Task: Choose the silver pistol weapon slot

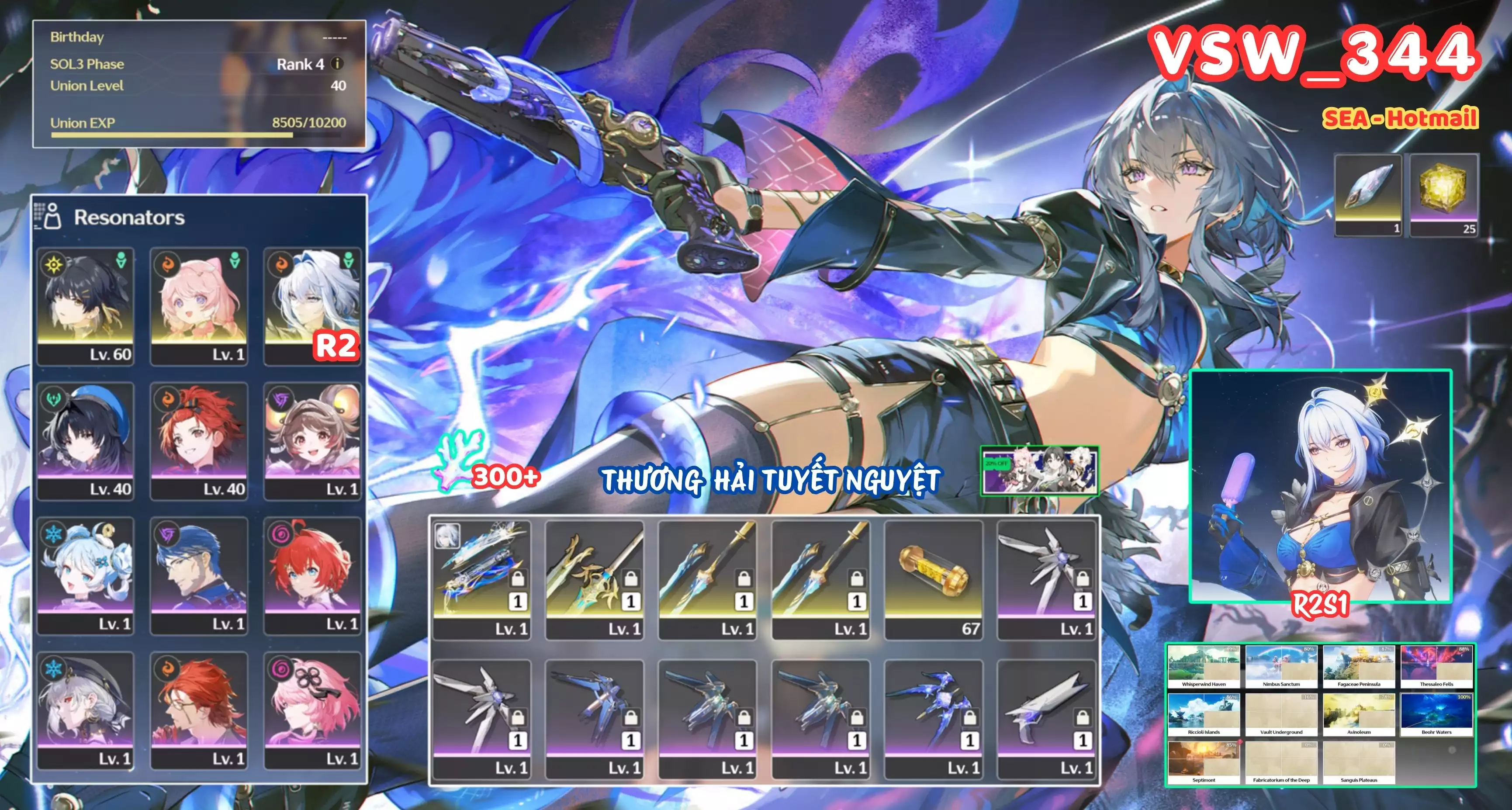Action: point(1047,718)
